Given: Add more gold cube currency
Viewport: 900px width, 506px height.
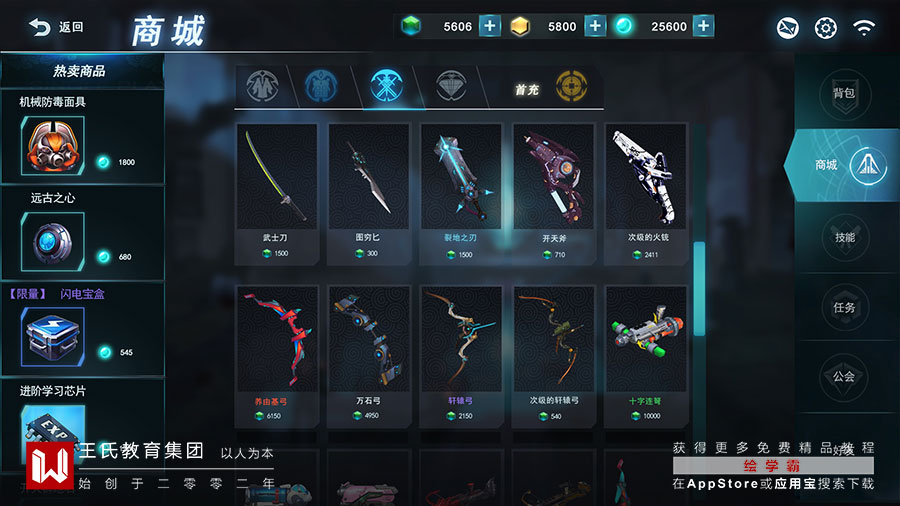Looking at the screenshot, I should [595, 26].
